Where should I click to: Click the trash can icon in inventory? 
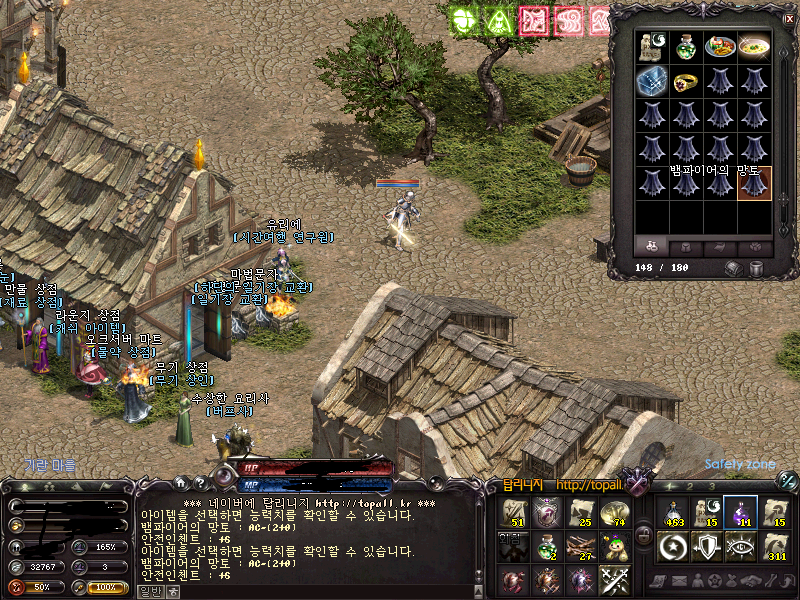[756, 268]
